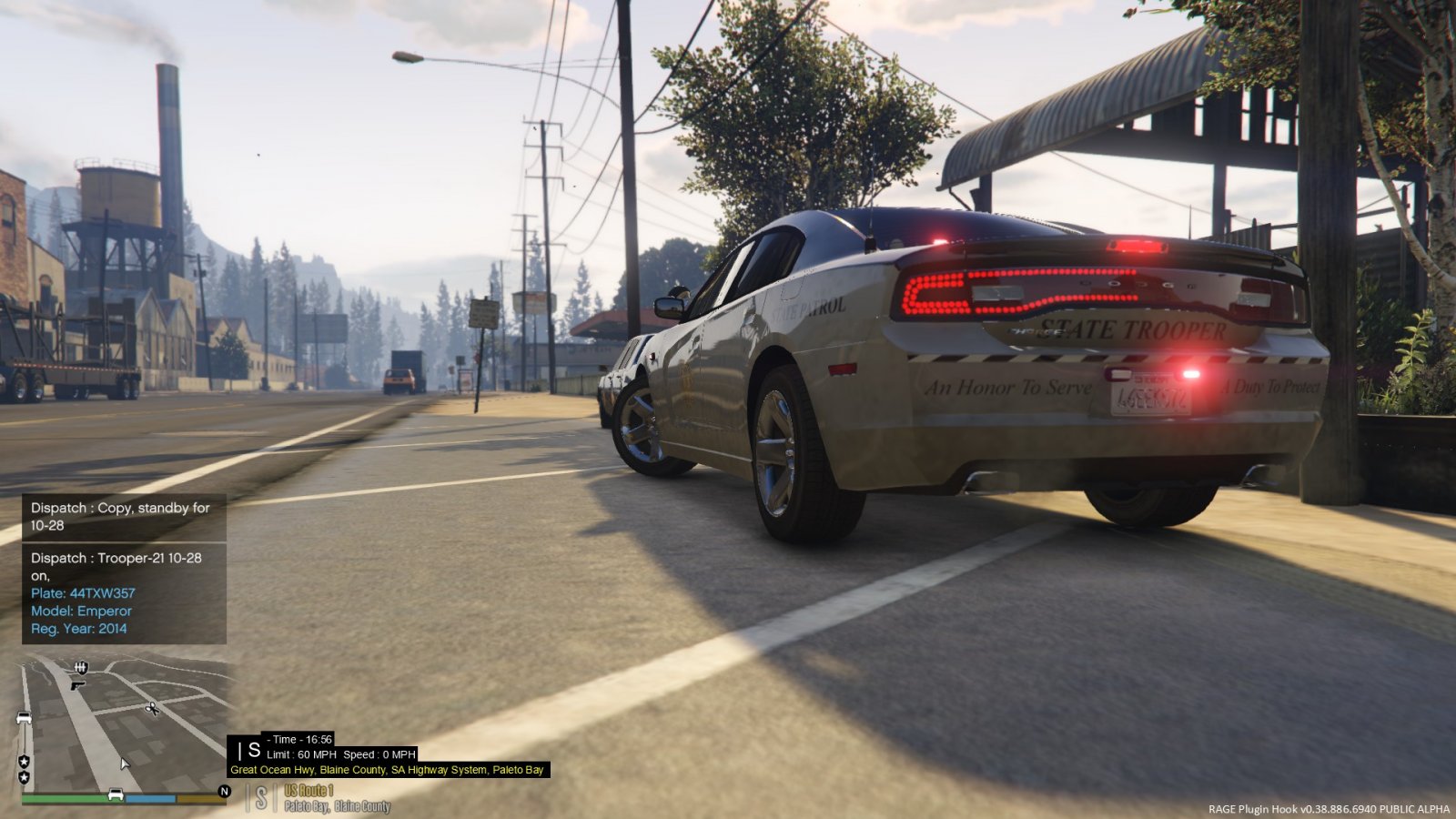The height and width of the screenshot is (819, 1456).
Task: Select the "Copy, standby for 10-28" dispatch message
Action: click(124, 517)
